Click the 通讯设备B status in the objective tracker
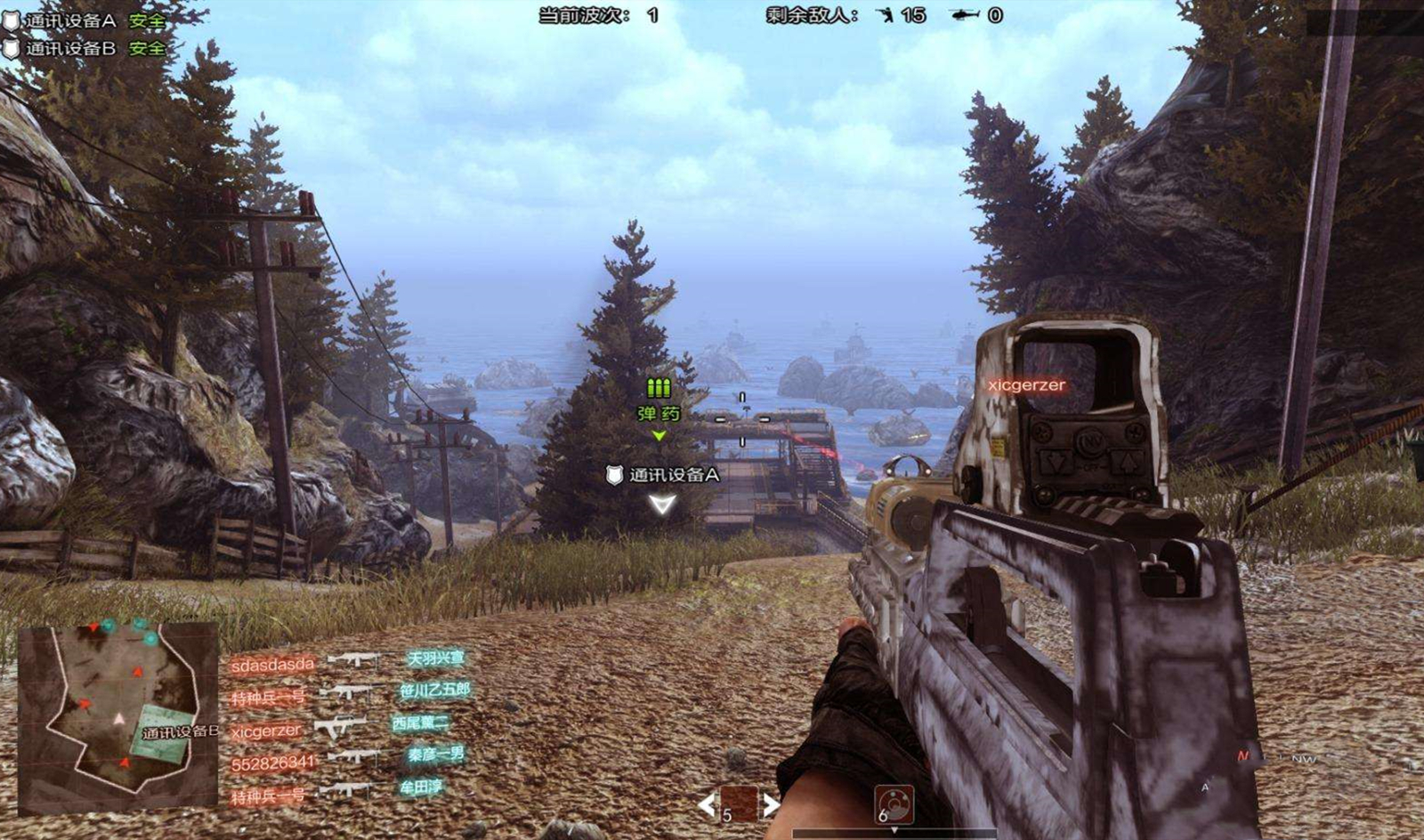 (x=85, y=48)
